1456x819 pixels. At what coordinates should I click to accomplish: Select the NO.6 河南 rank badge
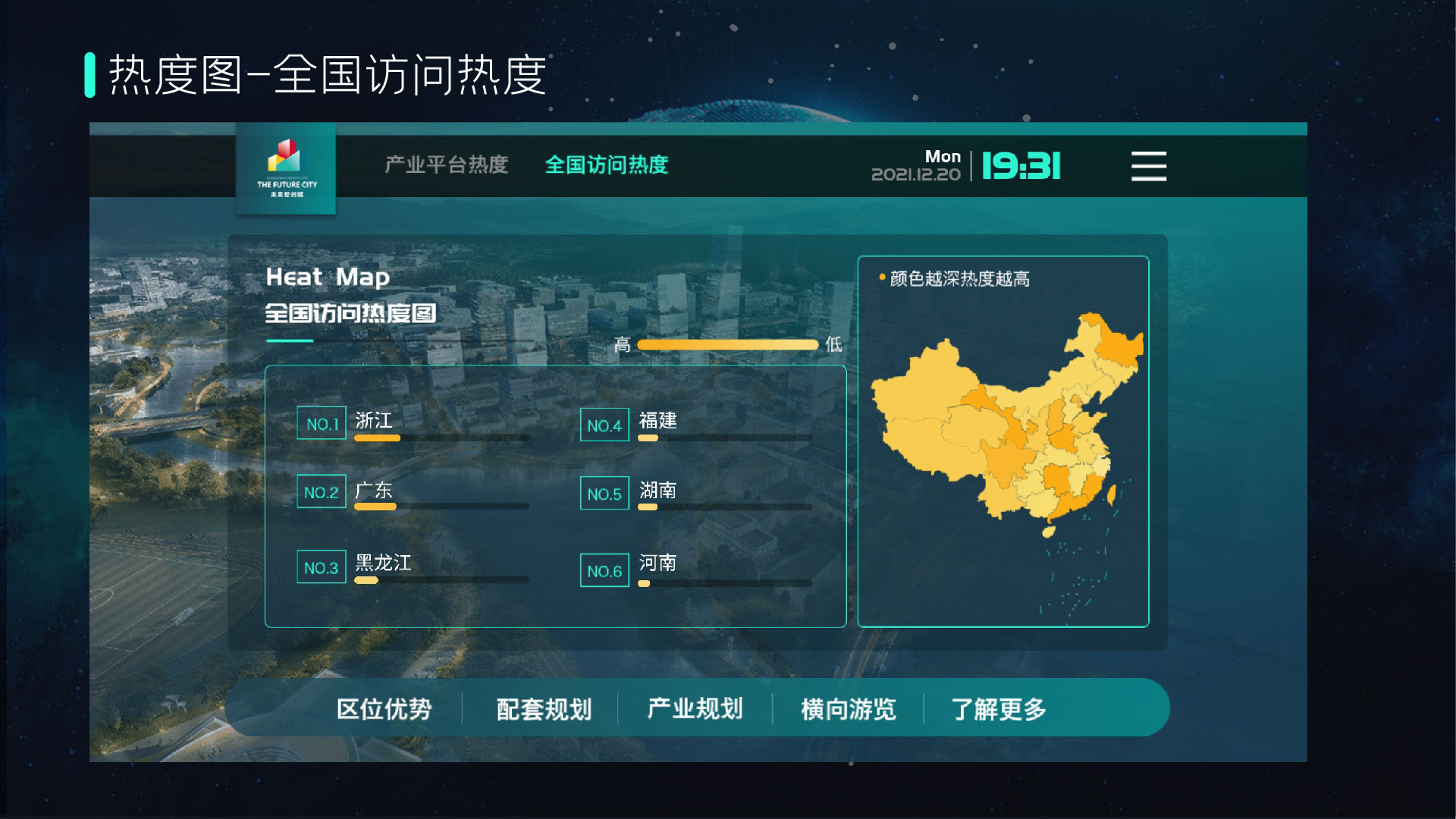pyautogui.click(x=604, y=570)
